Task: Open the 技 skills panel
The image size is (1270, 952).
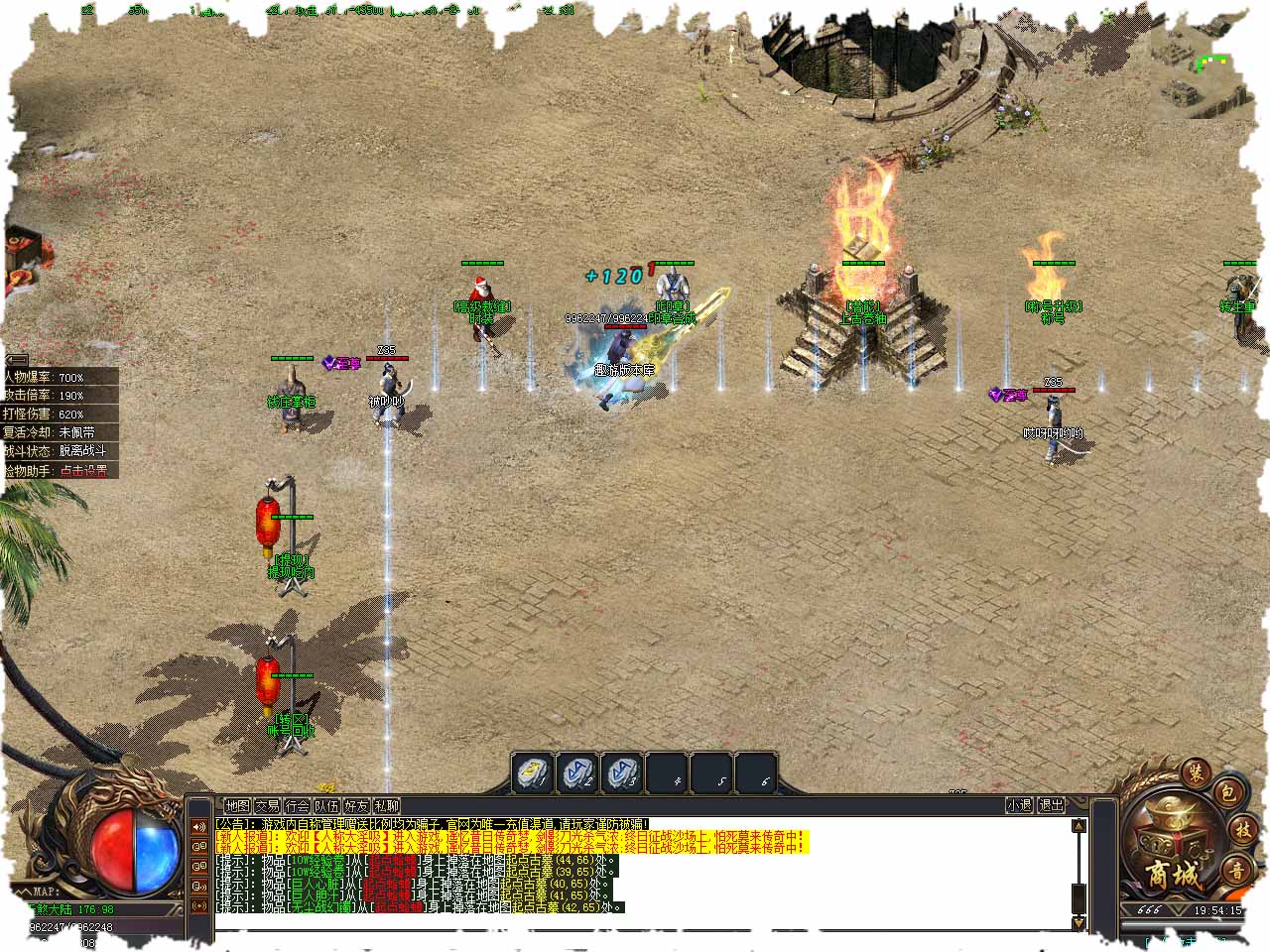Action: (x=1242, y=831)
